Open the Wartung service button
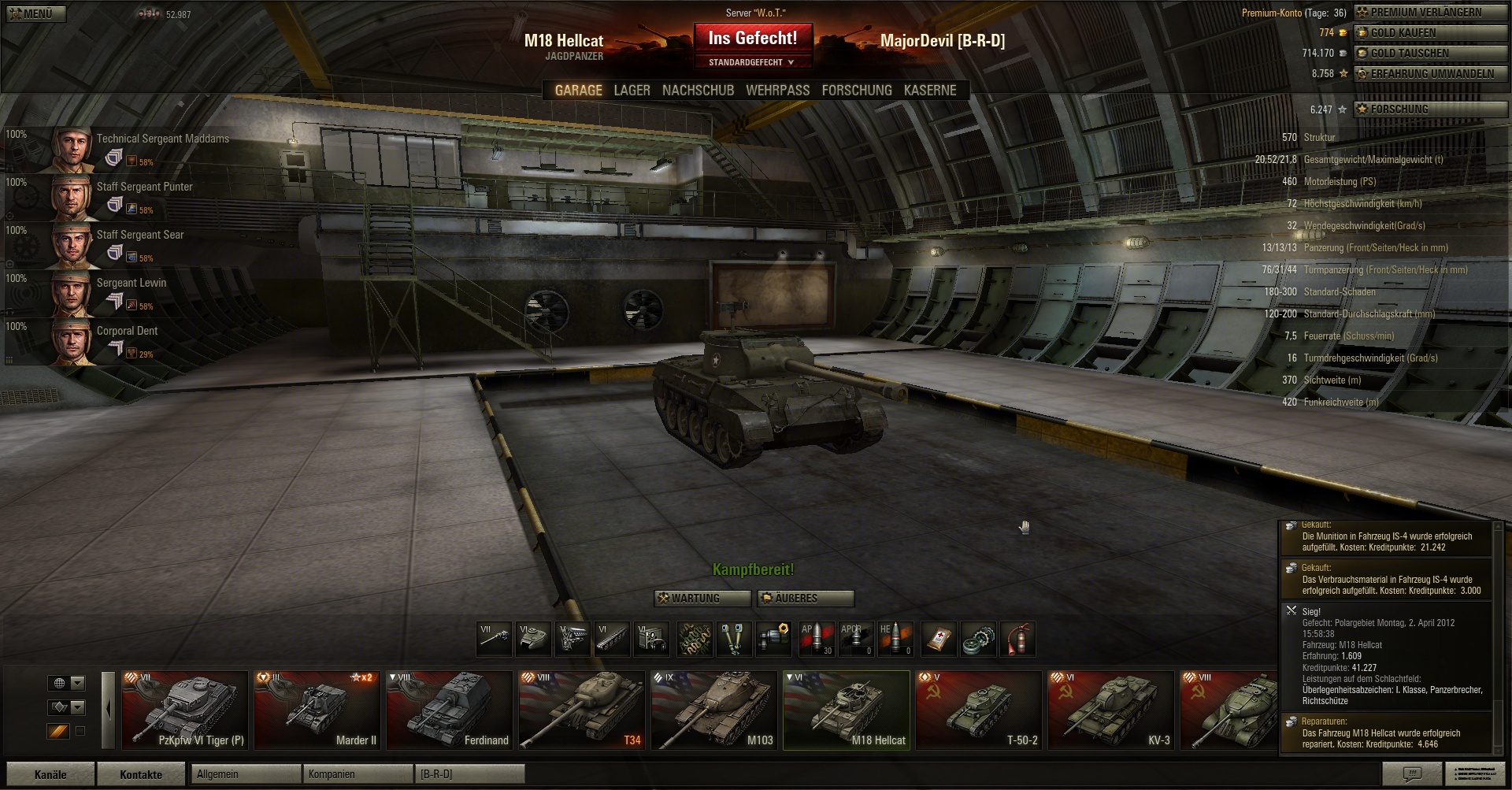This screenshot has height=790, width=1512. point(702,599)
